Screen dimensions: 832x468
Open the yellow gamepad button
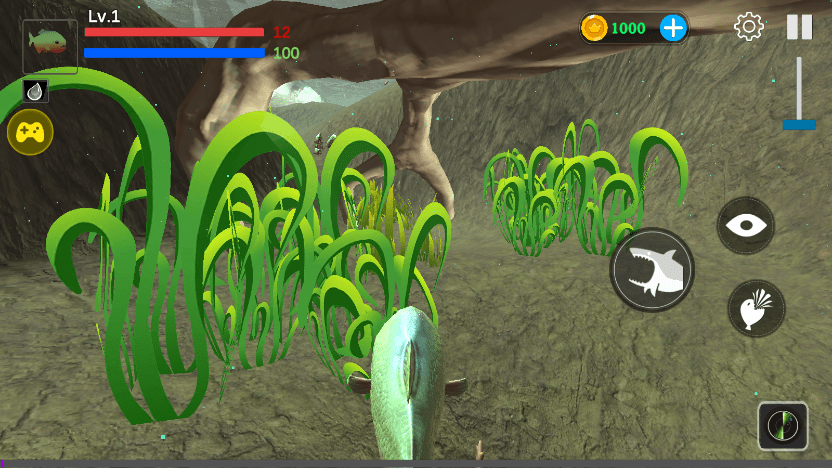30,131
